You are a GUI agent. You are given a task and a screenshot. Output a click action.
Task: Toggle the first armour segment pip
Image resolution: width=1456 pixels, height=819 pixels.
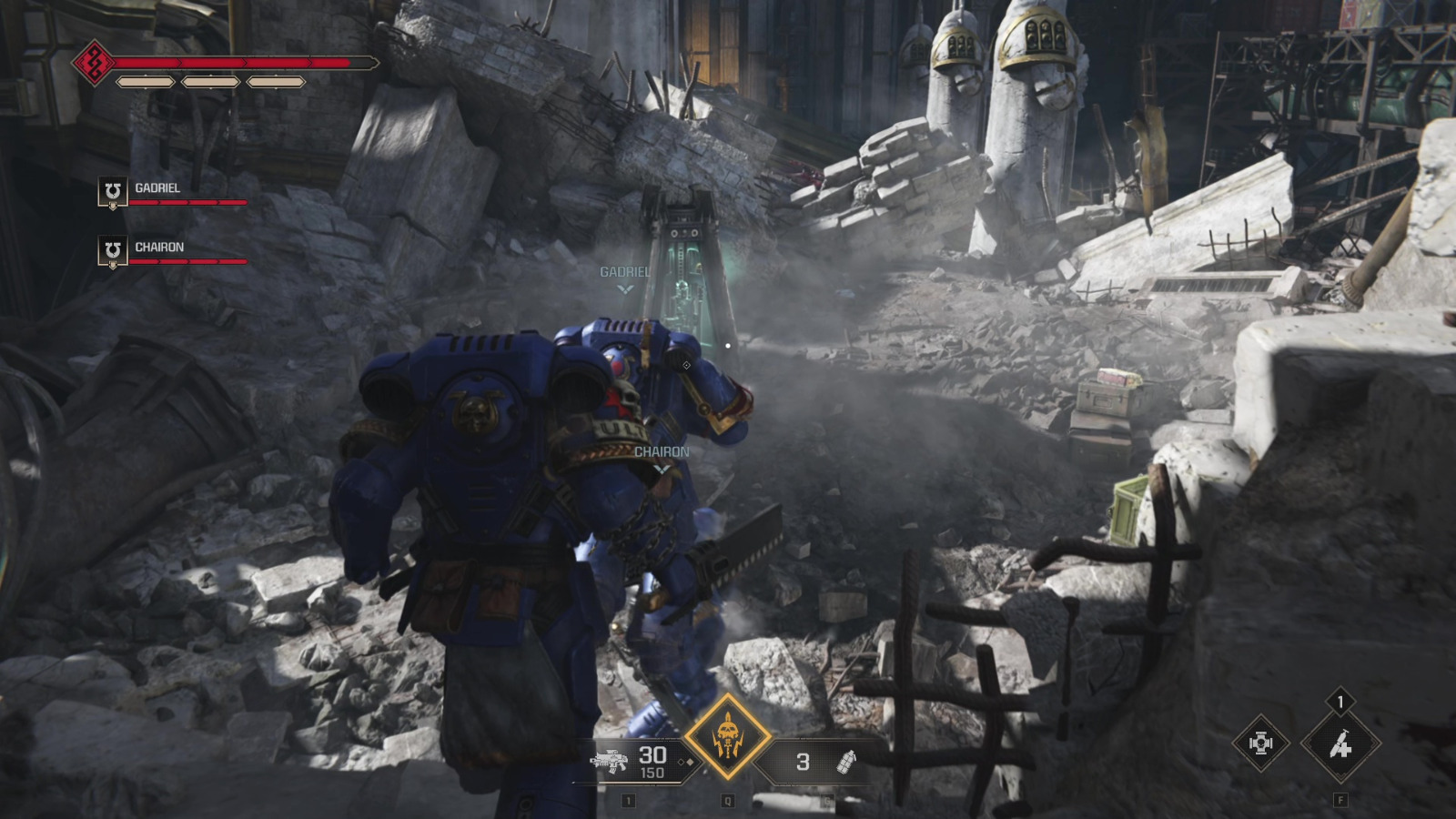coord(147,83)
